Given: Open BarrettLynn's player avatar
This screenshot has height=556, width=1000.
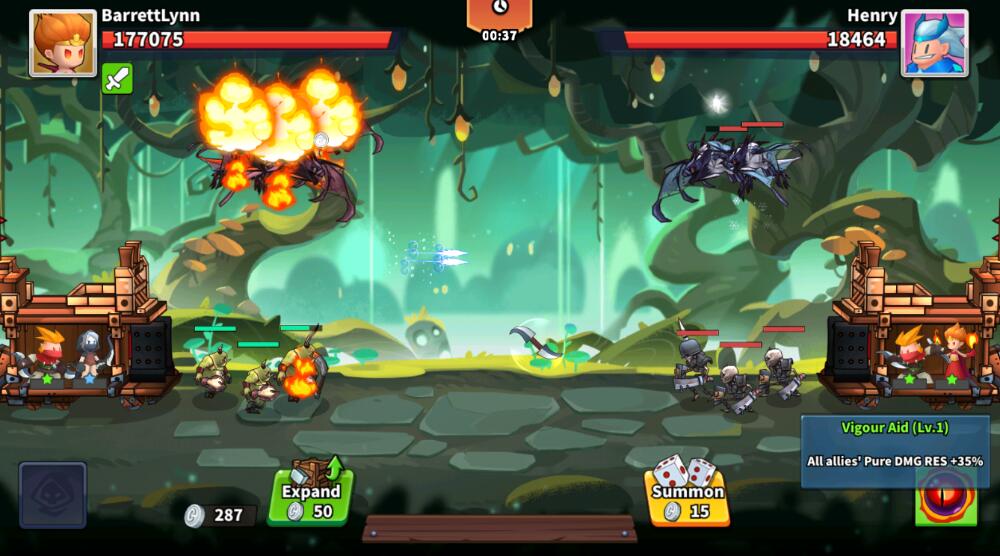Looking at the screenshot, I should coord(63,43).
